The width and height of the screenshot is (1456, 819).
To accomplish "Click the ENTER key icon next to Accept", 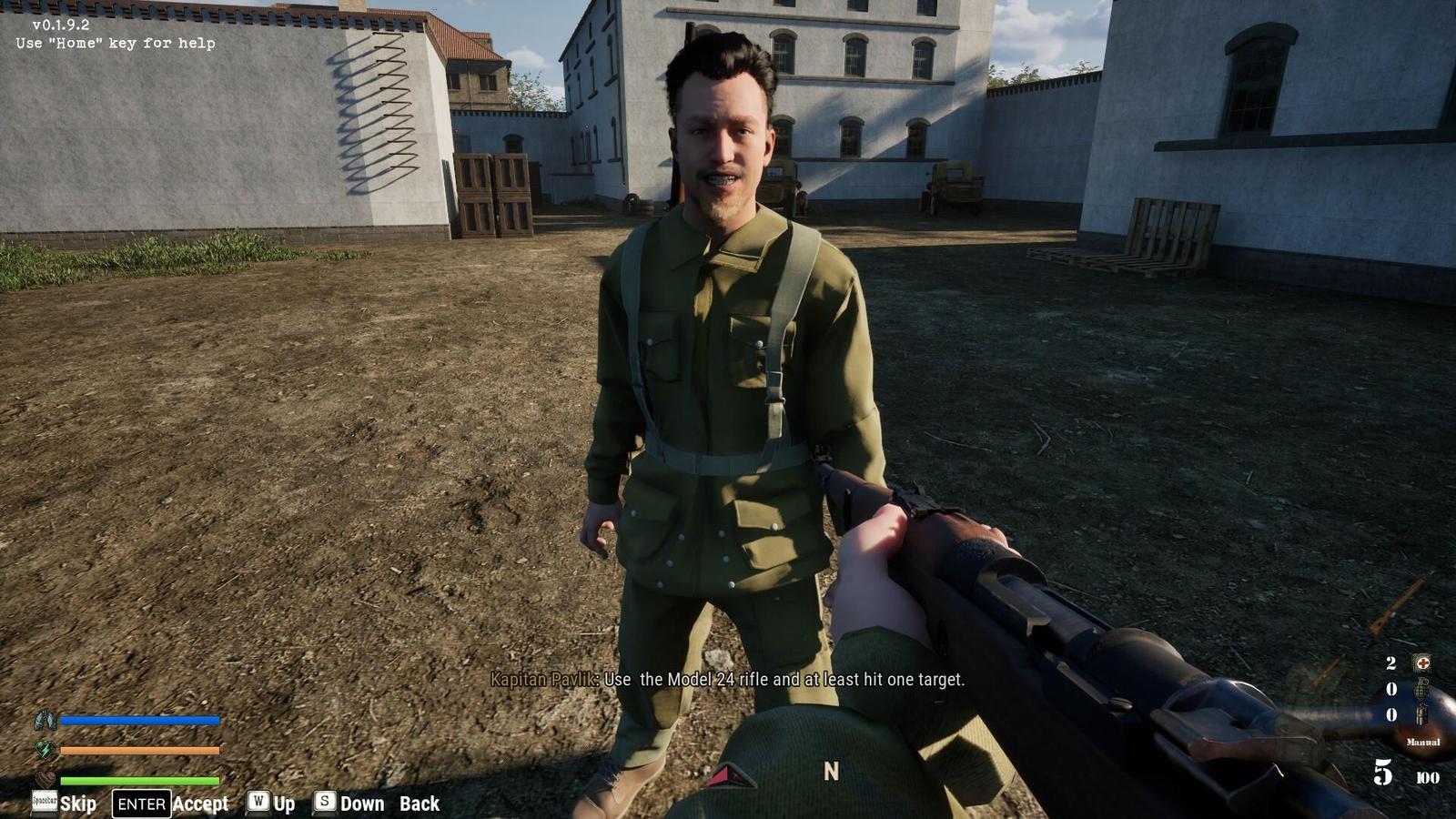I will click(x=141, y=803).
